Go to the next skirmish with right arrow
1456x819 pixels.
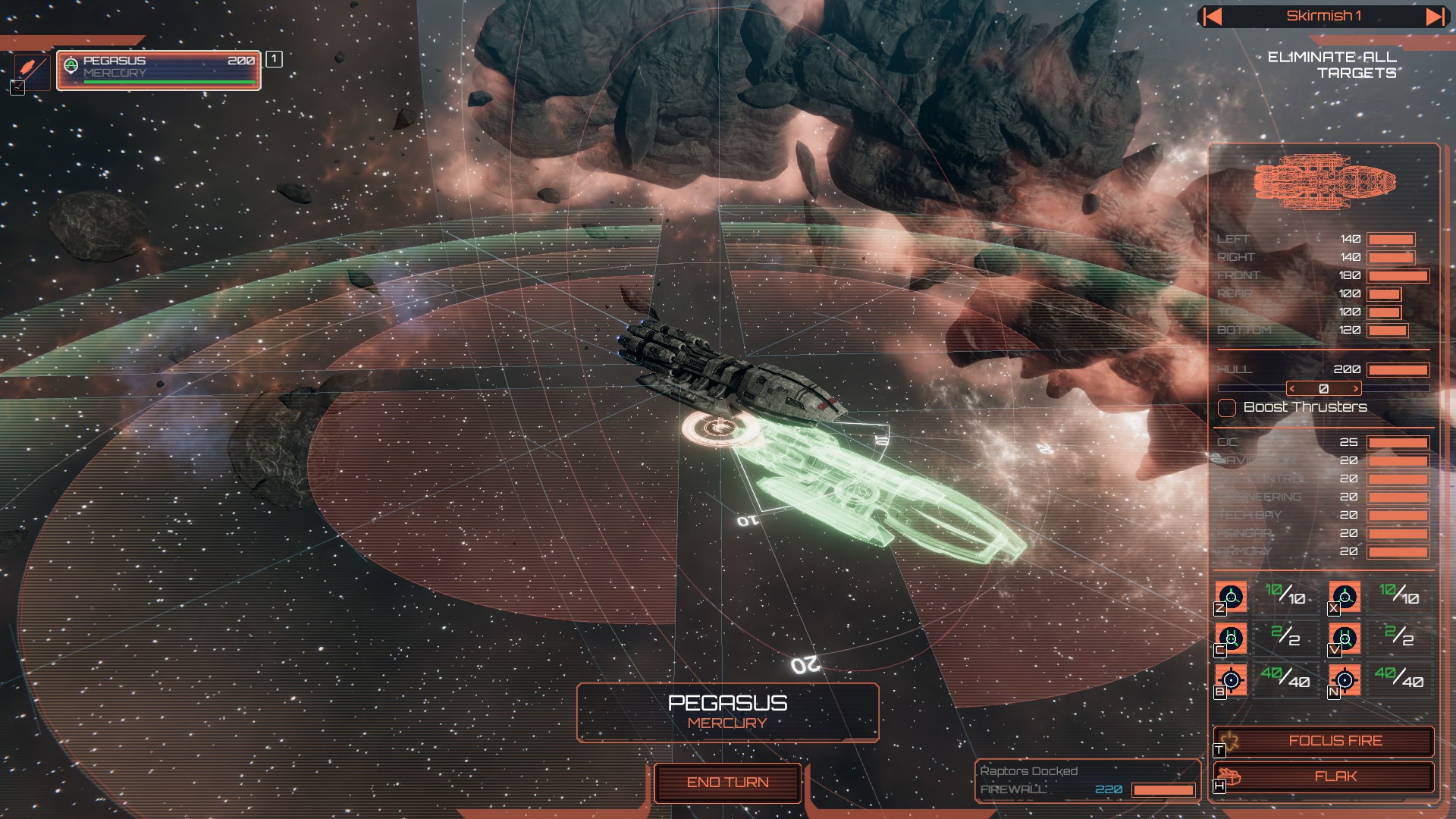click(x=1435, y=17)
